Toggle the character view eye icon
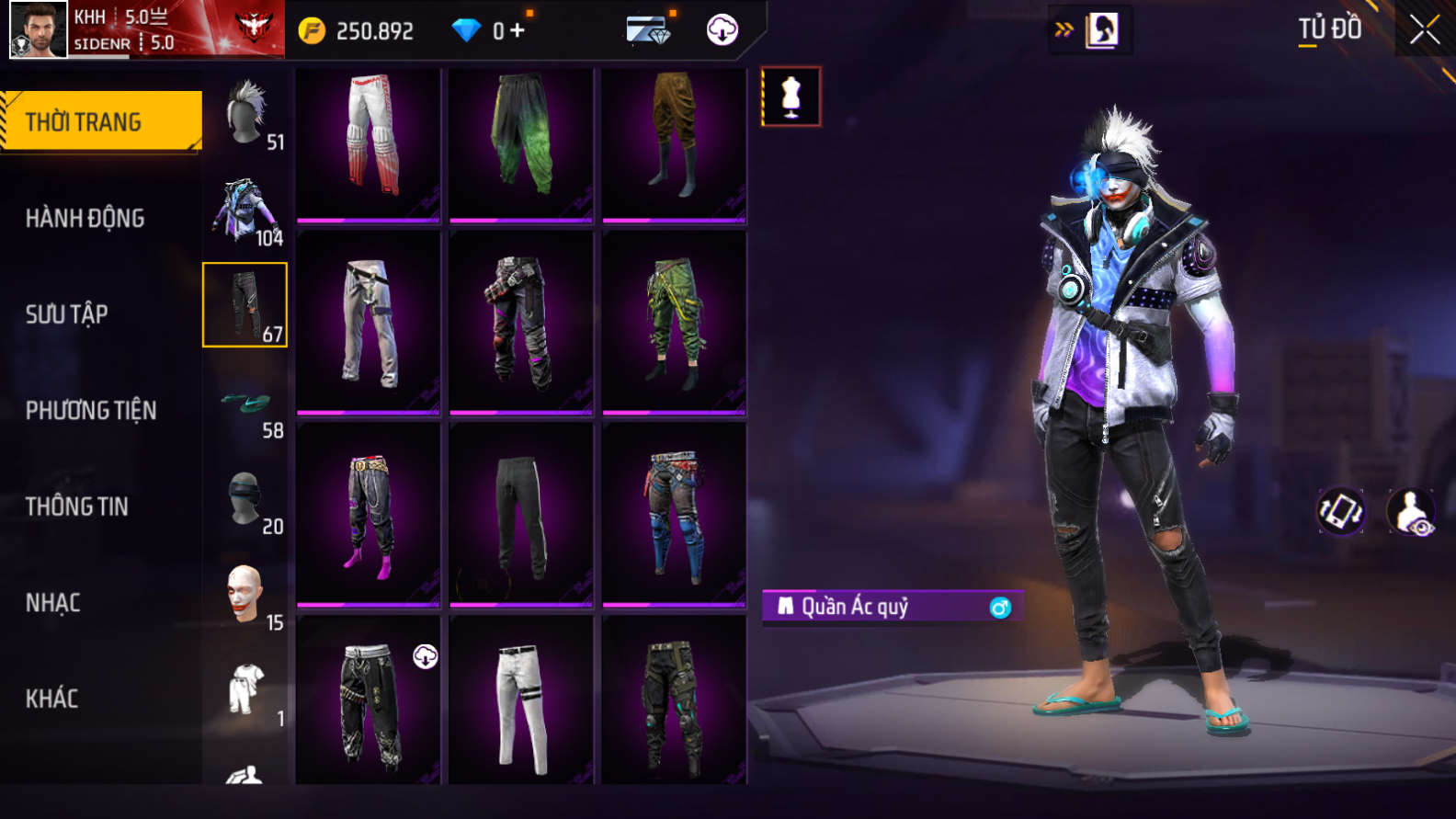 tap(1411, 511)
